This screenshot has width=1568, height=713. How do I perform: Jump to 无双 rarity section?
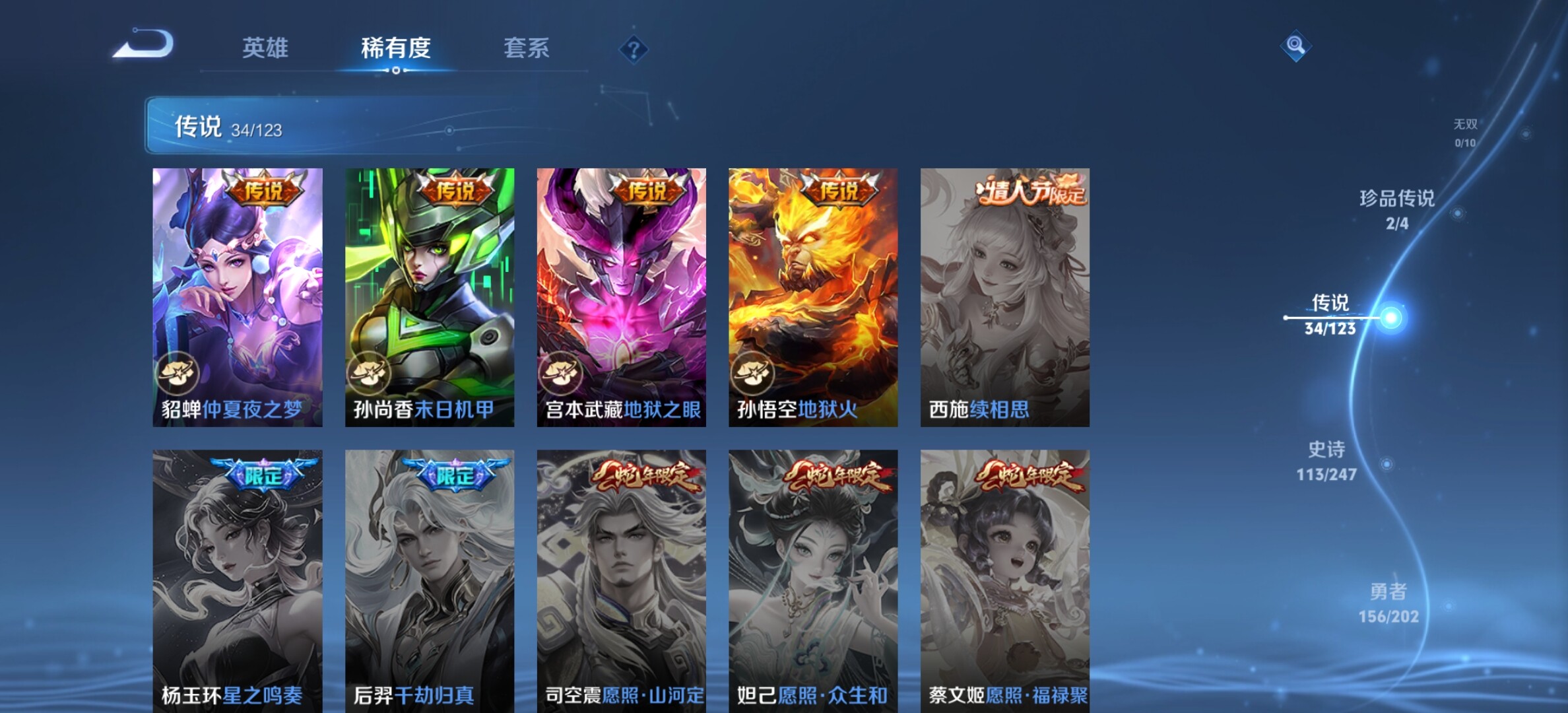tap(1465, 132)
